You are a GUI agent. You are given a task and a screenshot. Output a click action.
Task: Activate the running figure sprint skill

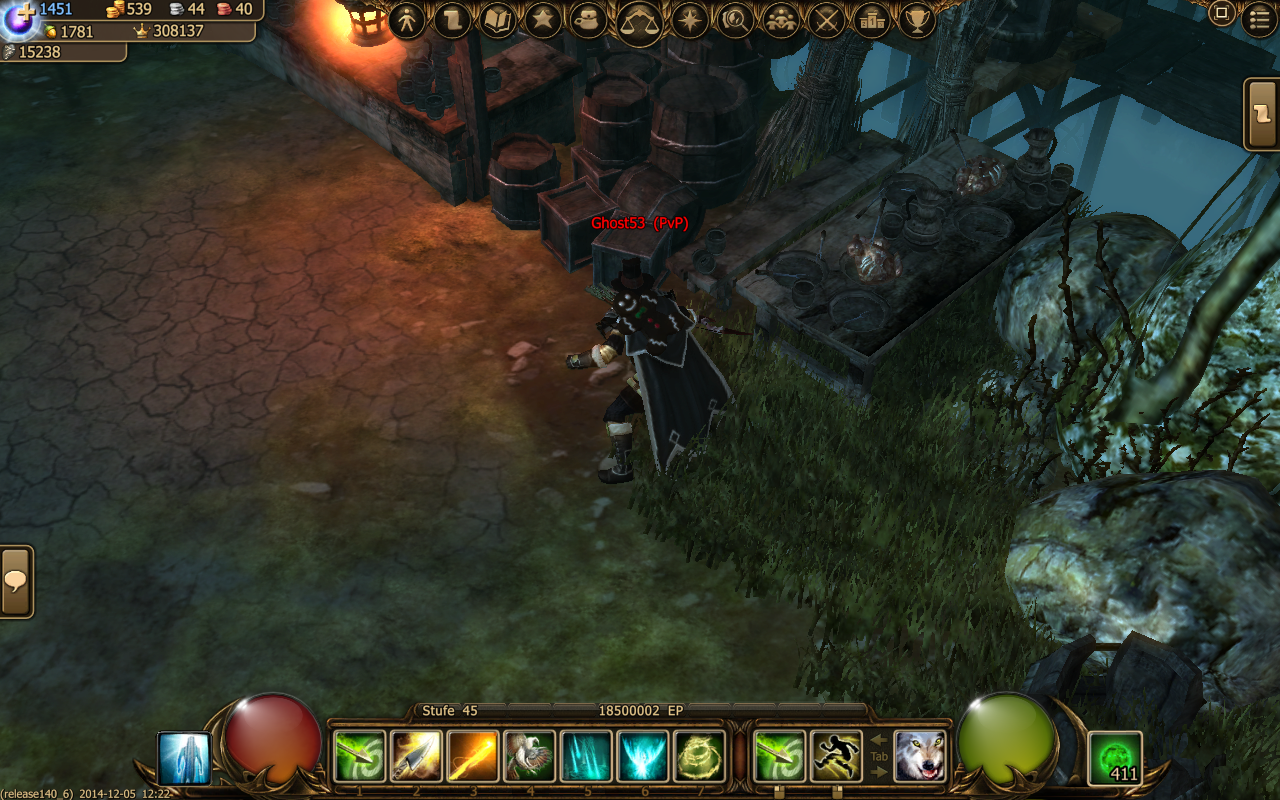tap(836, 756)
